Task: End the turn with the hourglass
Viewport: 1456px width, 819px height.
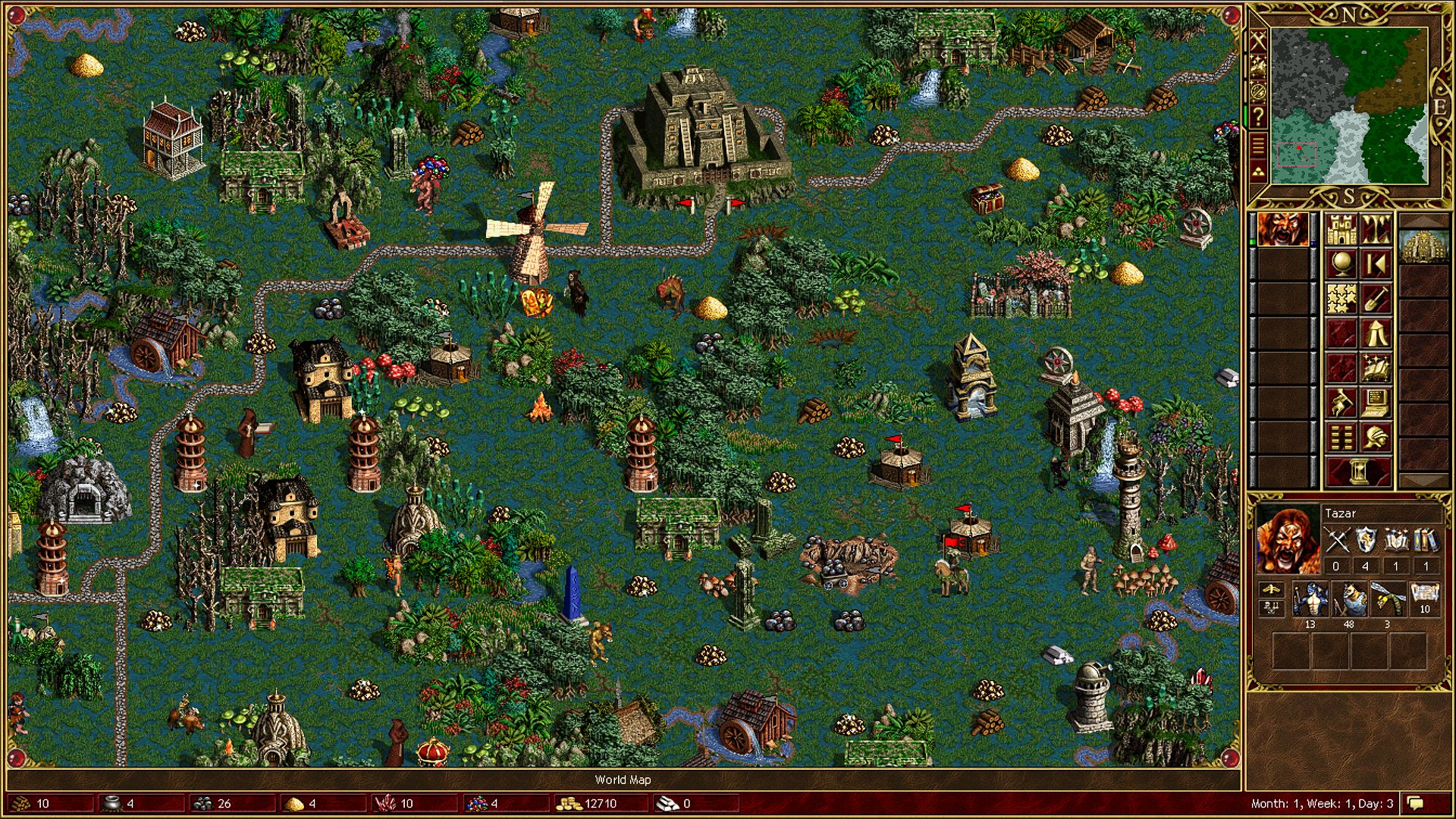Action: point(1358,472)
